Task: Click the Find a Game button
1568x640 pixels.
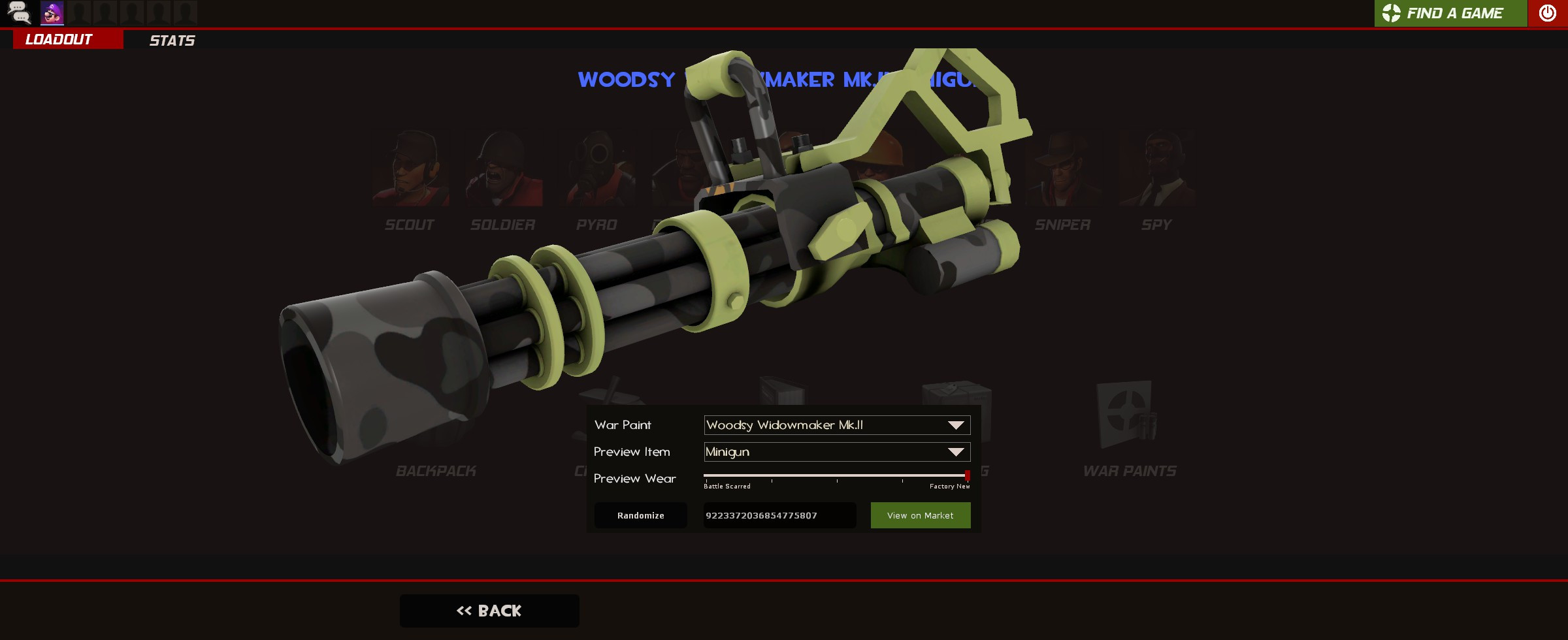Action: [x=1450, y=12]
